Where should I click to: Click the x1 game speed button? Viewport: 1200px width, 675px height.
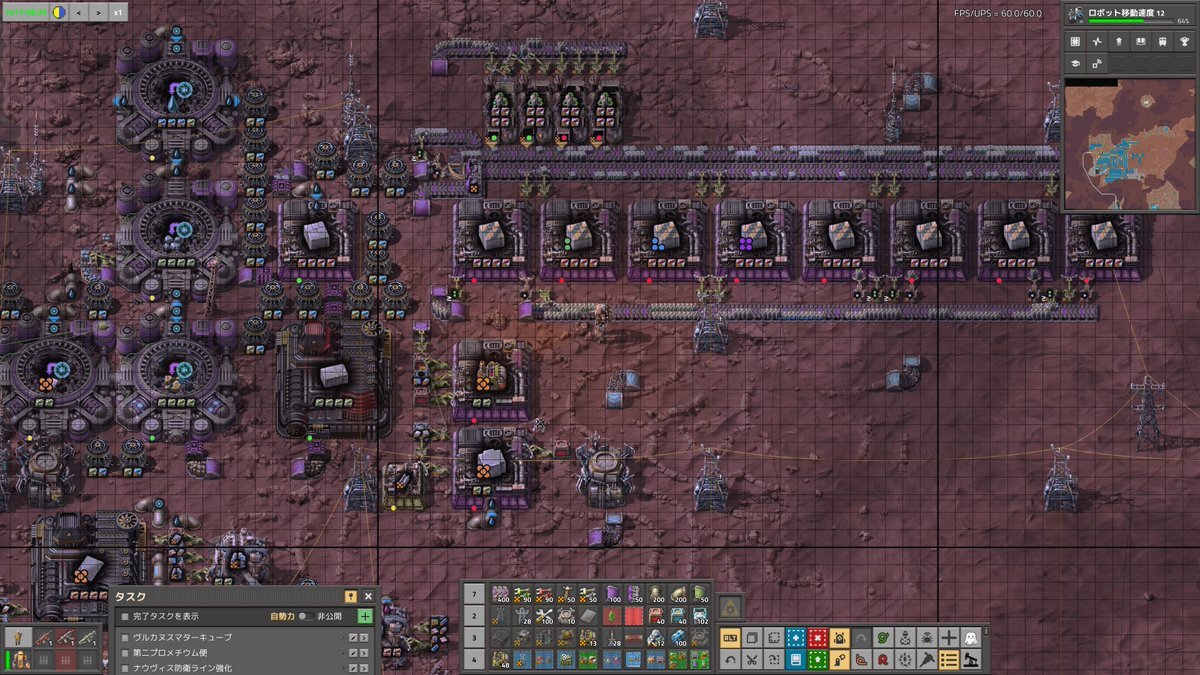pyautogui.click(x=118, y=13)
